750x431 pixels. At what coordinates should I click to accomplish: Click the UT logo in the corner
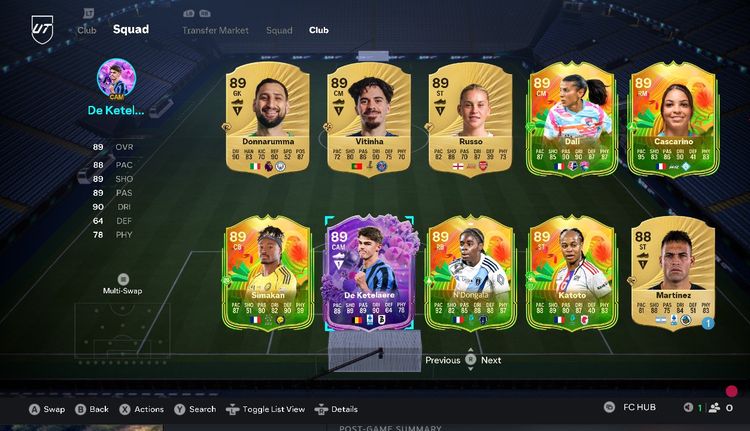(x=41, y=30)
